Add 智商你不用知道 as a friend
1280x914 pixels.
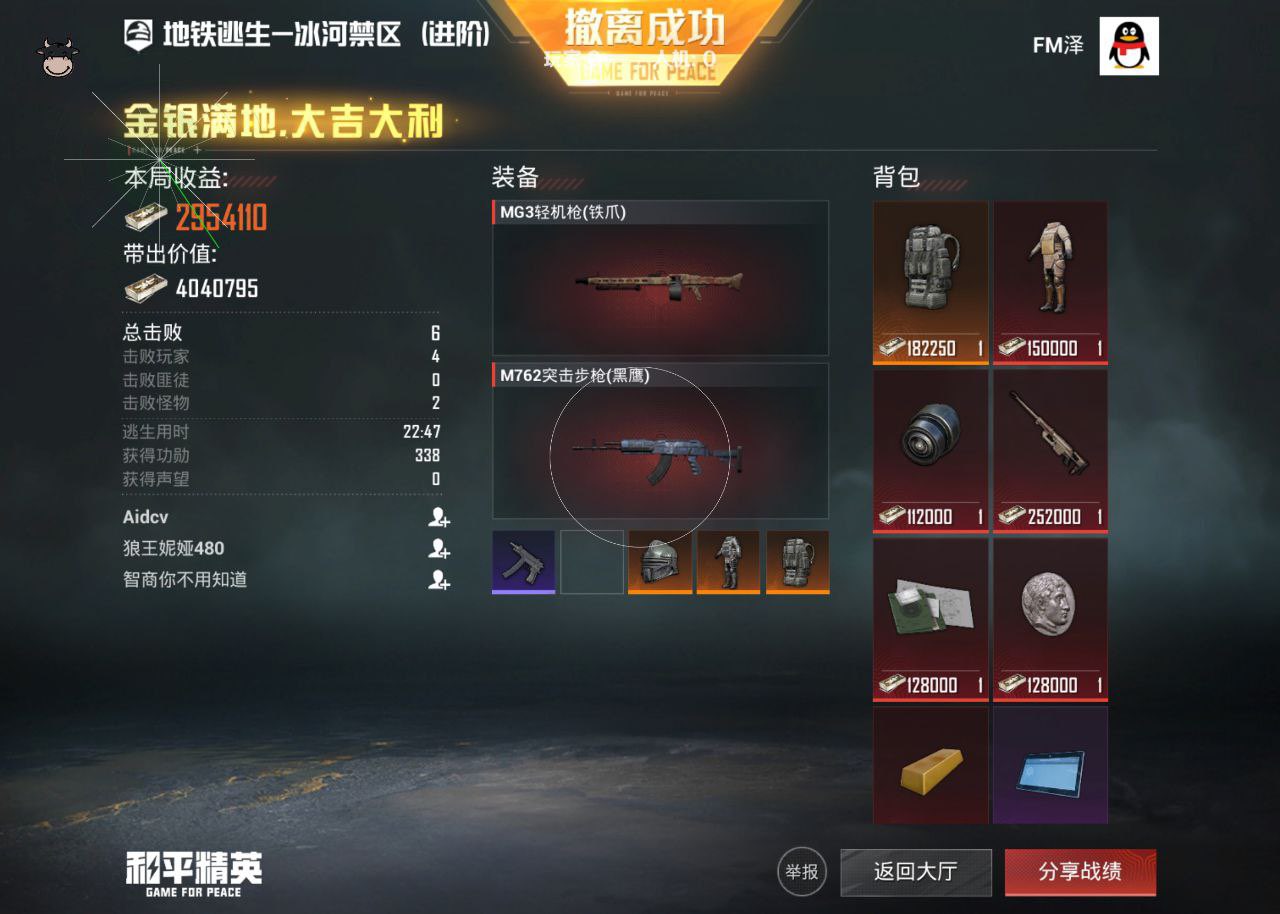438,579
